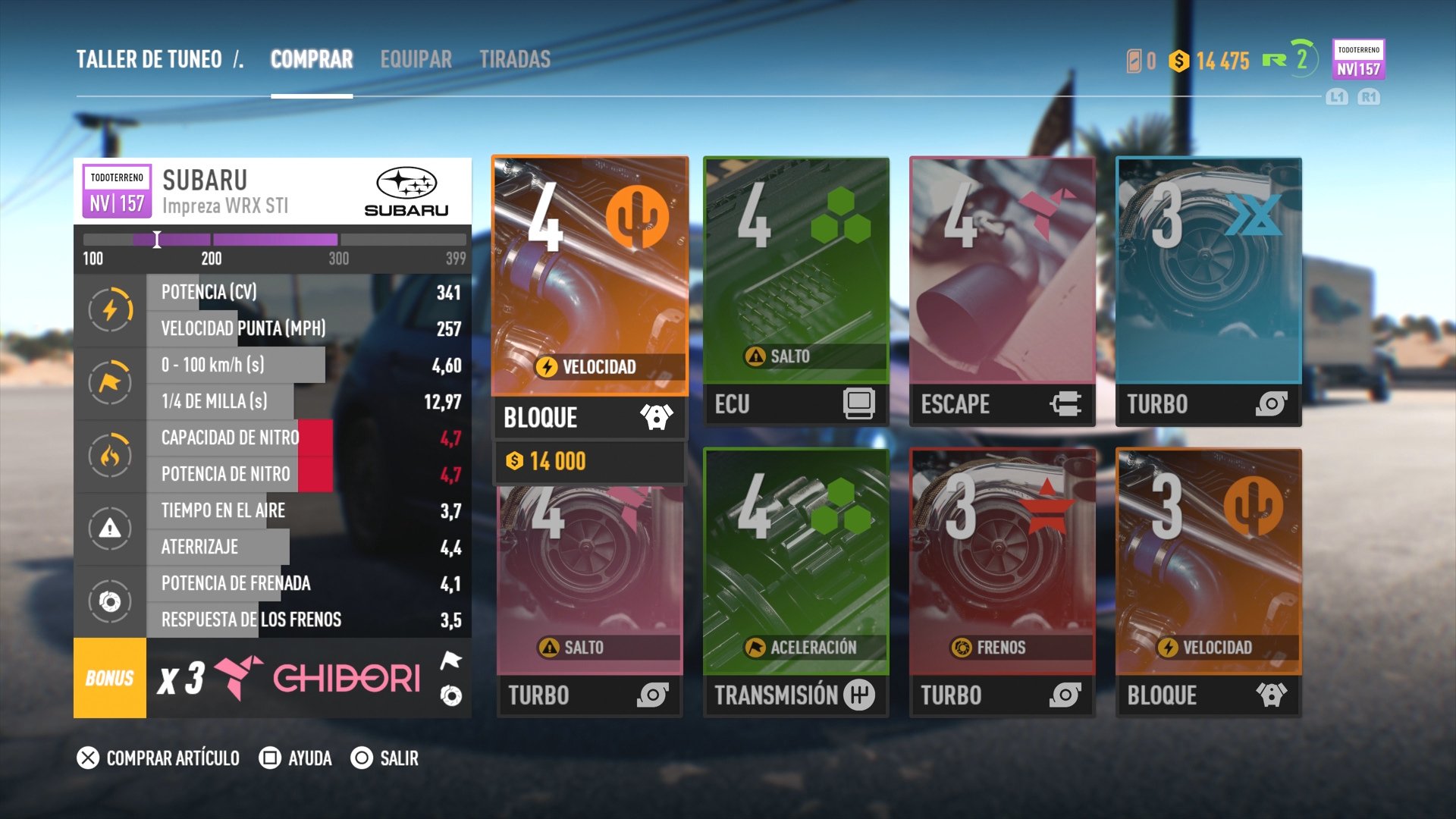This screenshot has height=819, width=1456.
Task: Click the Frenos brake icon on the red Turbo card
Action: point(962,647)
